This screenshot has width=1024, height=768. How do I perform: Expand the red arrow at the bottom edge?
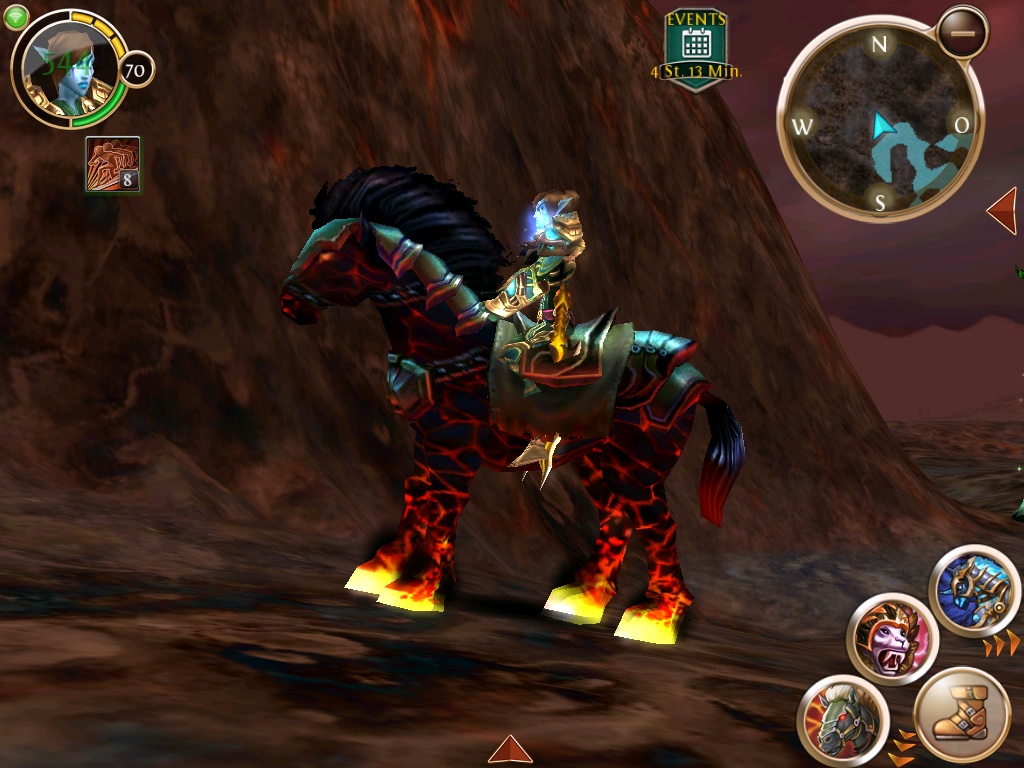pos(510,750)
